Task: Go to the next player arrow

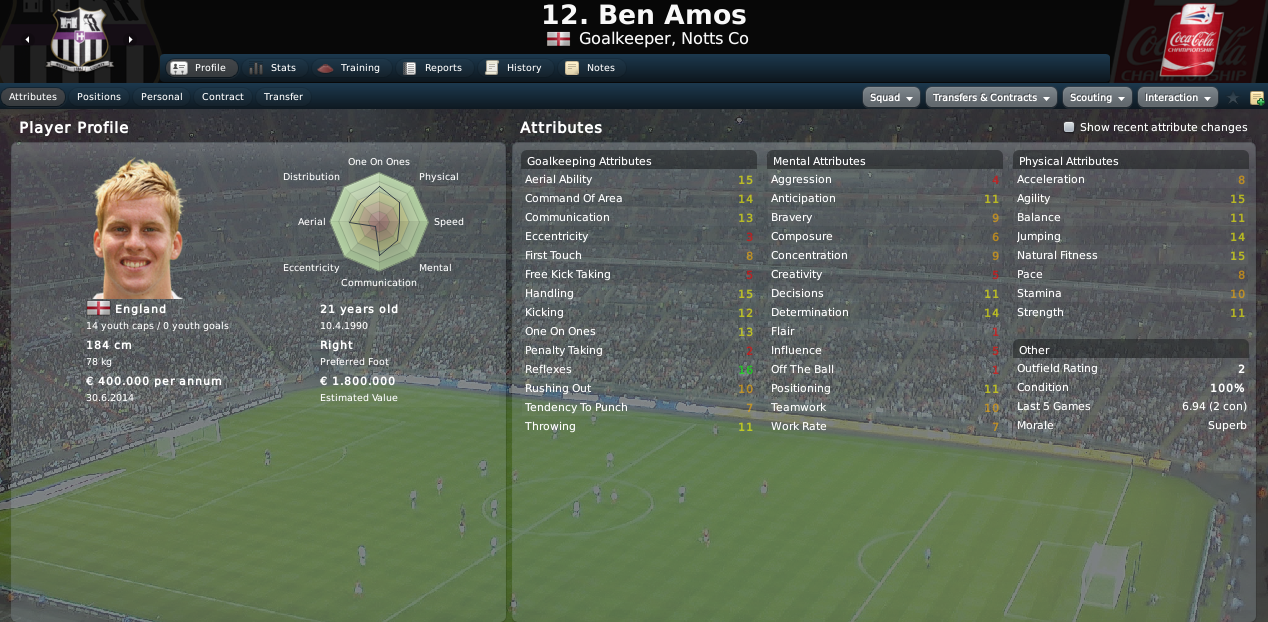Action: click(x=130, y=40)
